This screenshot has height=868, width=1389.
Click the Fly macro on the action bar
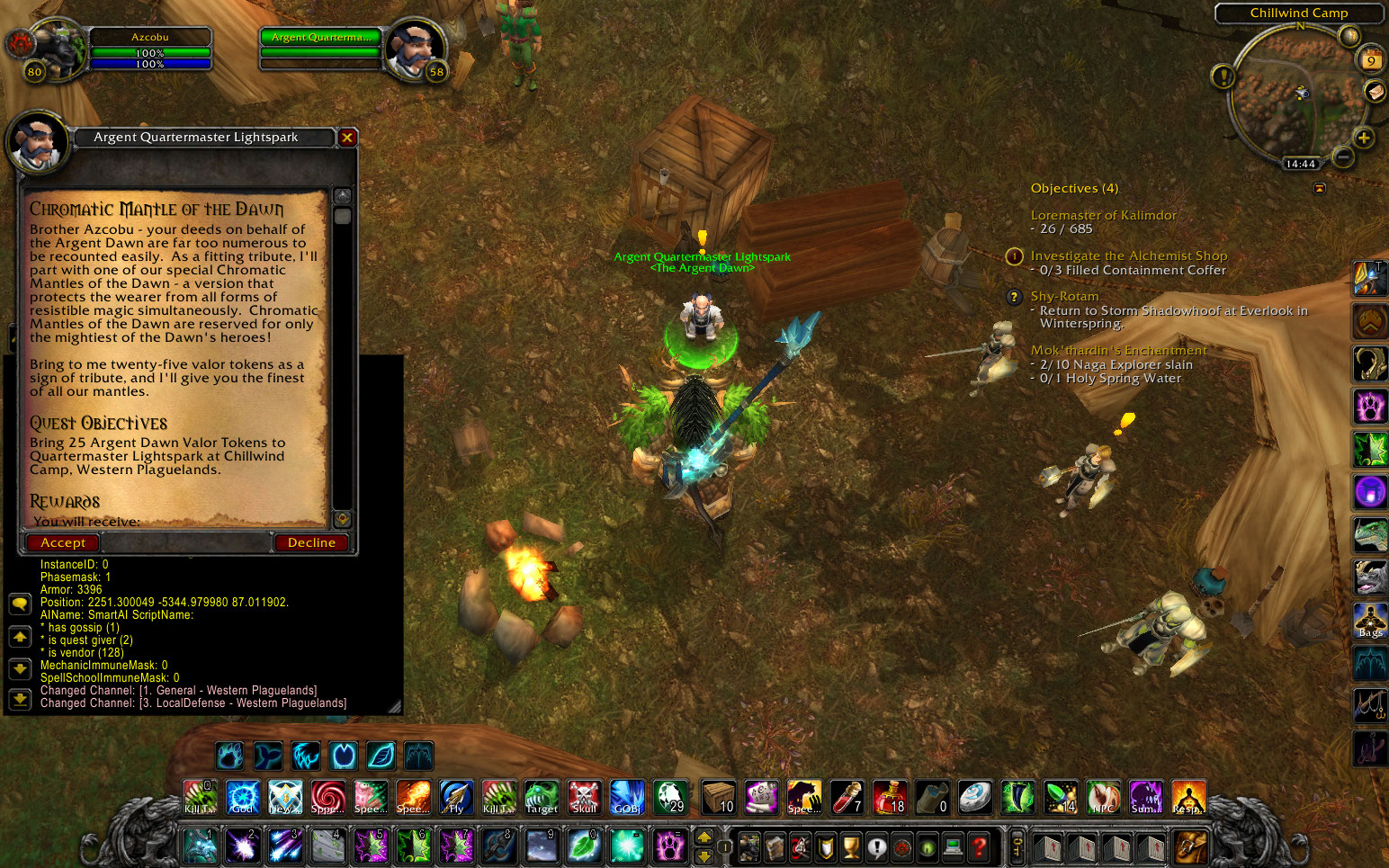pos(456,797)
